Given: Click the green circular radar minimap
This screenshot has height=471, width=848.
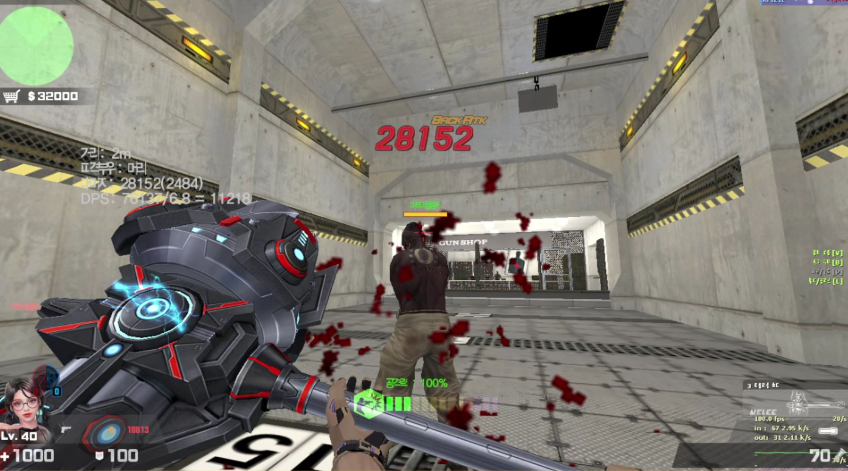Looking at the screenshot, I should coord(36,42).
